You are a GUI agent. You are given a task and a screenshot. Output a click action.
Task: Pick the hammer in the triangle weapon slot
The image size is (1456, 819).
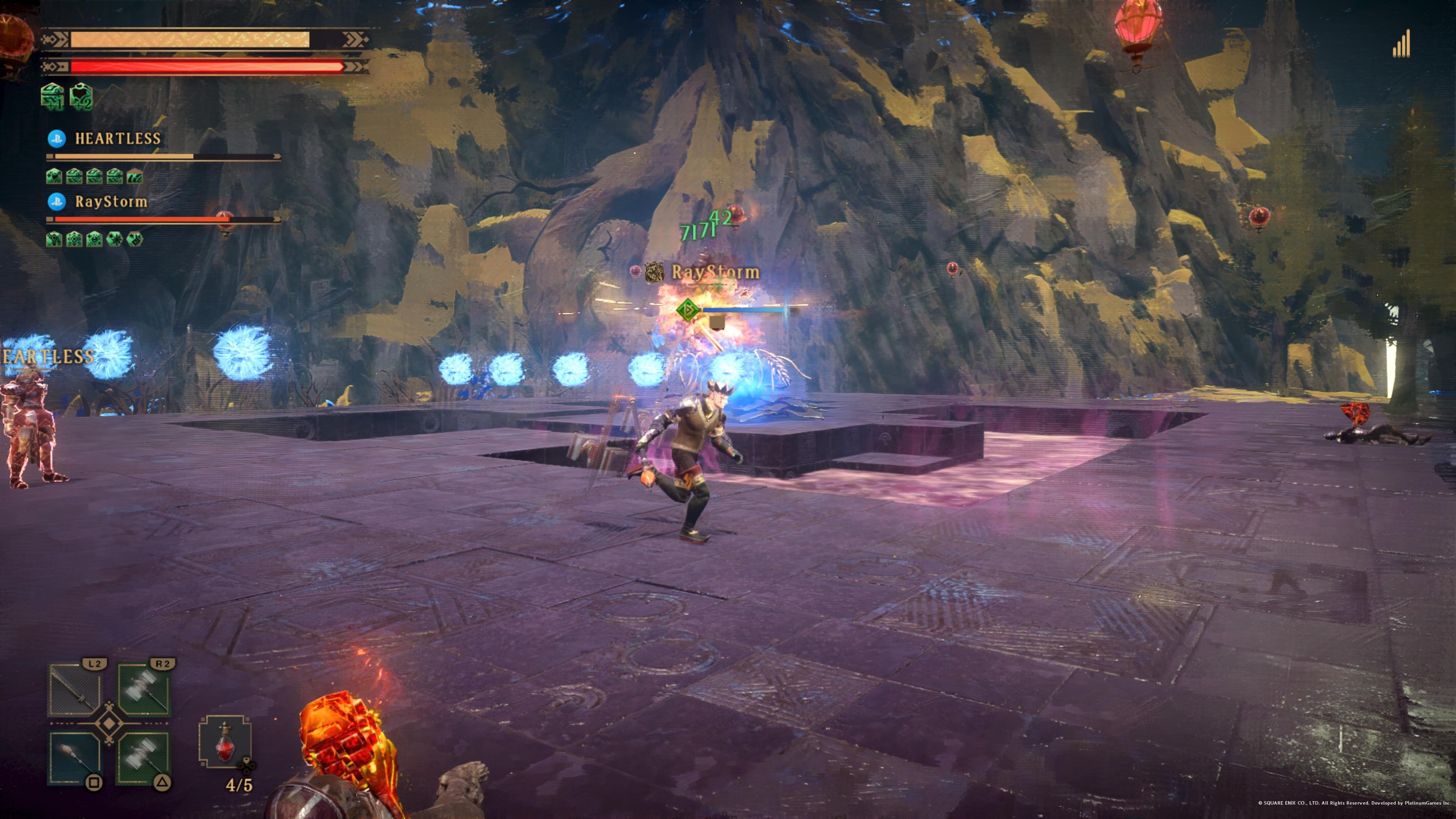click(x=144, y=758)
